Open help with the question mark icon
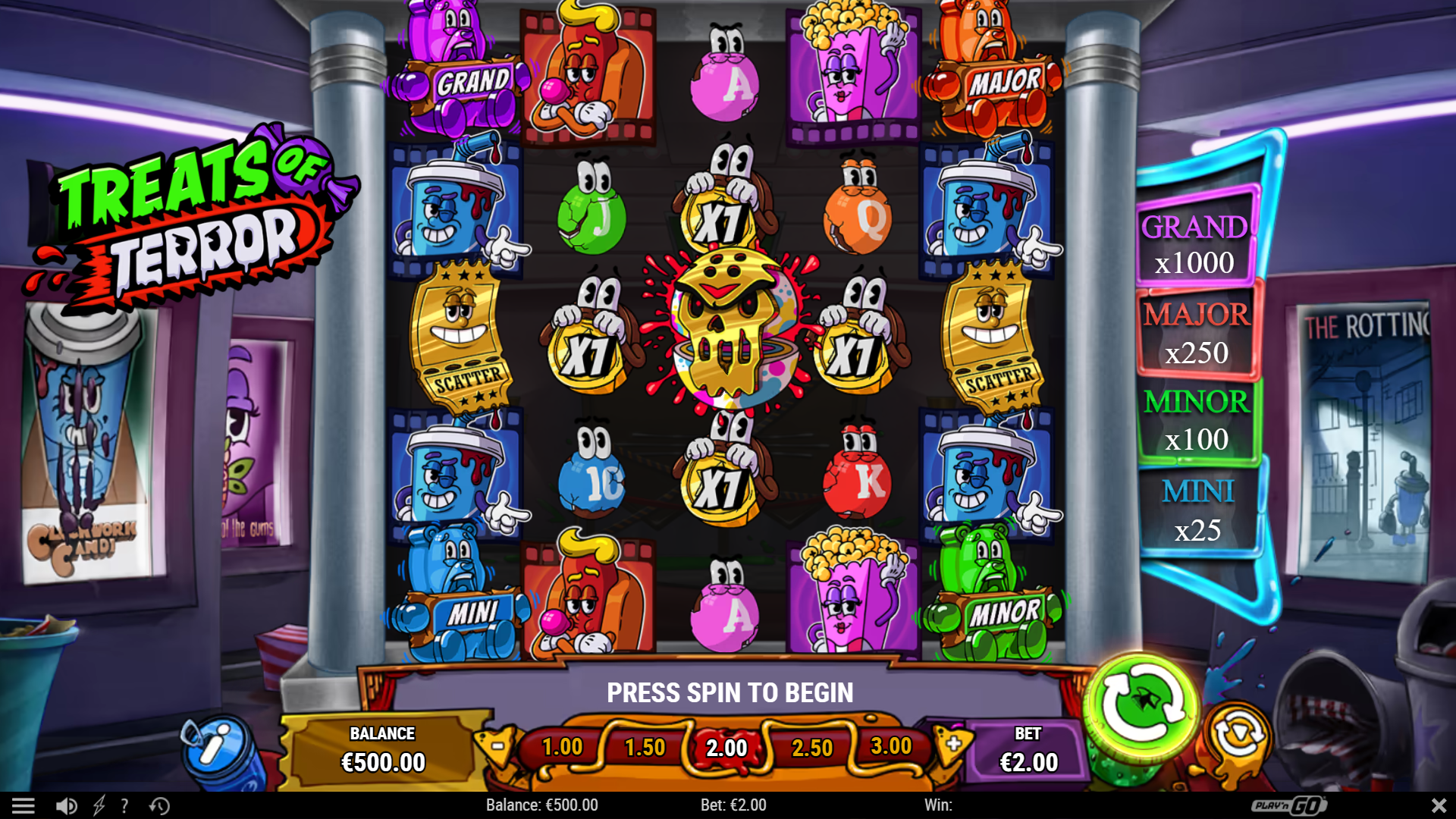 click(x=124, y=805)
